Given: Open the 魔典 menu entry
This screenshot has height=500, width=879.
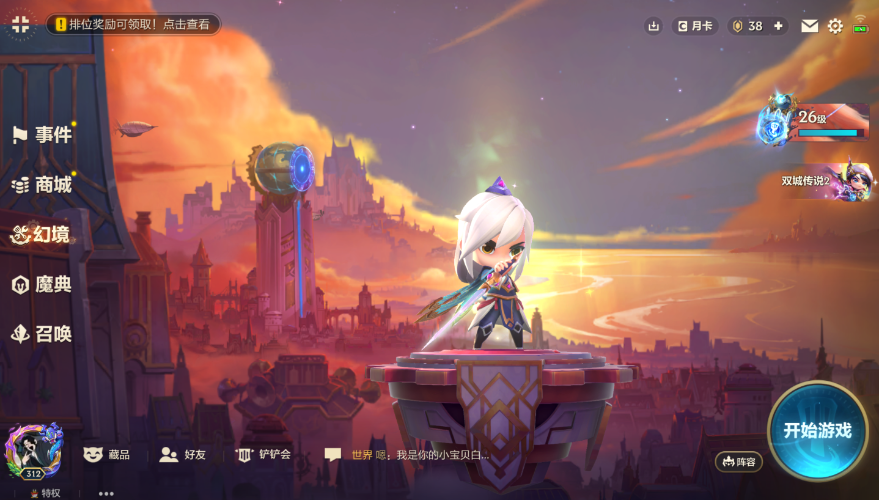Looking at the screenshot, I should coord(42,285).
